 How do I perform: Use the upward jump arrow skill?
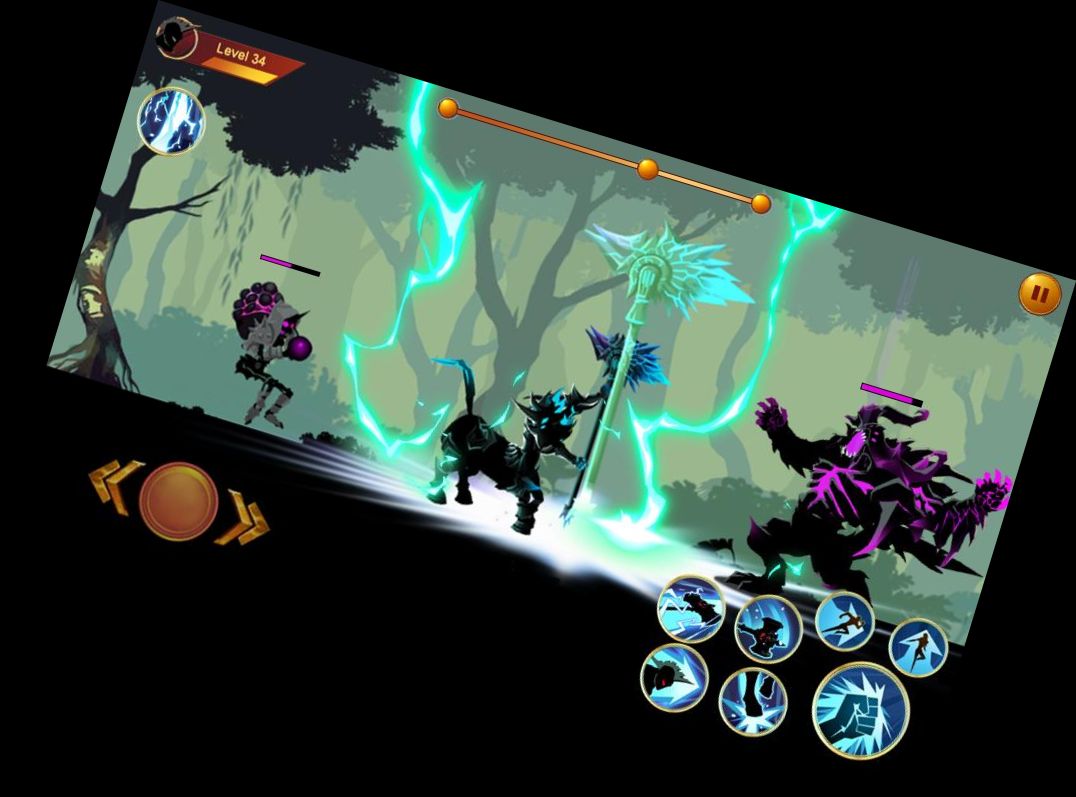(917, 647)
